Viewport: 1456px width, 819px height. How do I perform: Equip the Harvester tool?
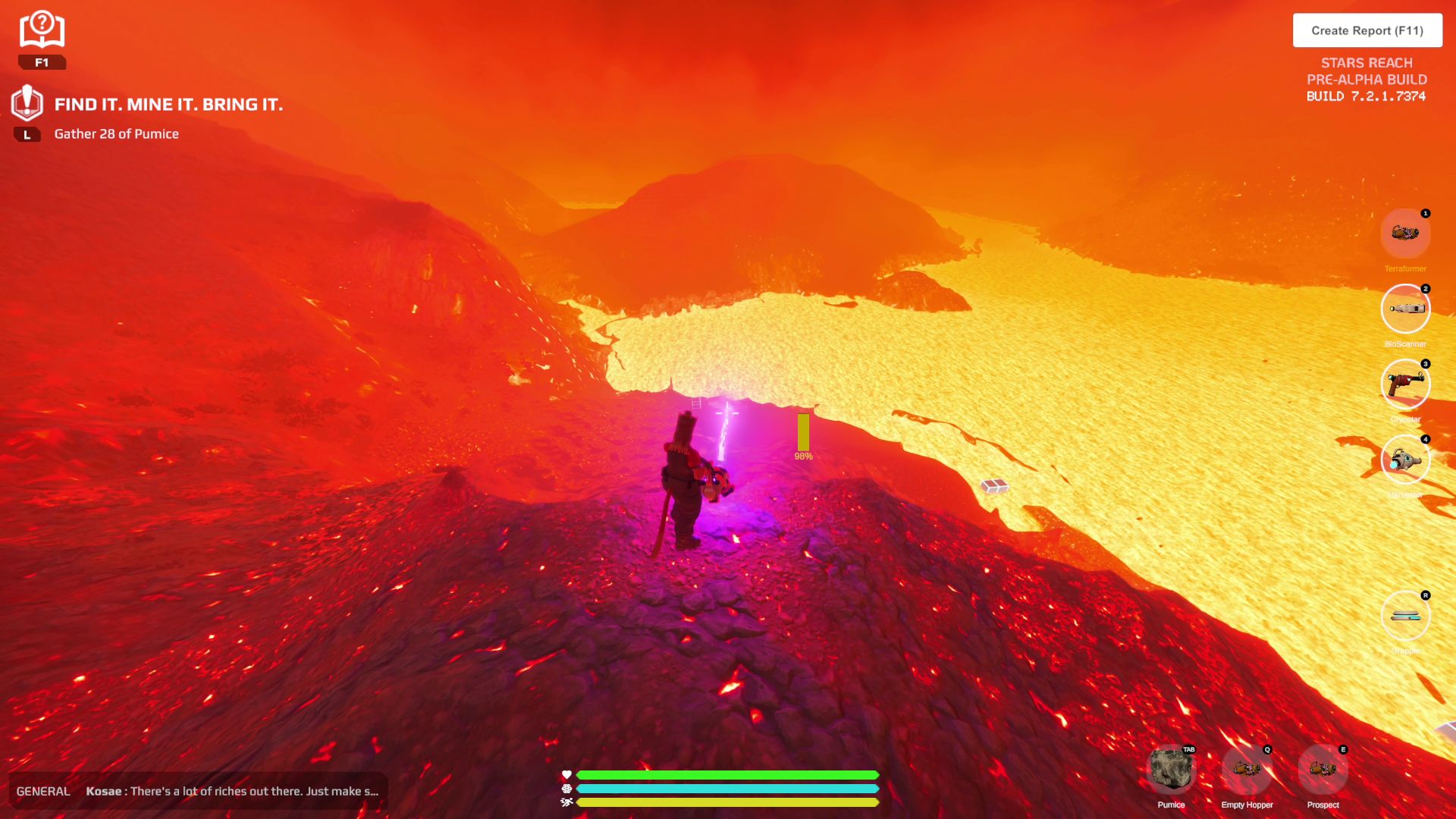tap(1406, 460)
